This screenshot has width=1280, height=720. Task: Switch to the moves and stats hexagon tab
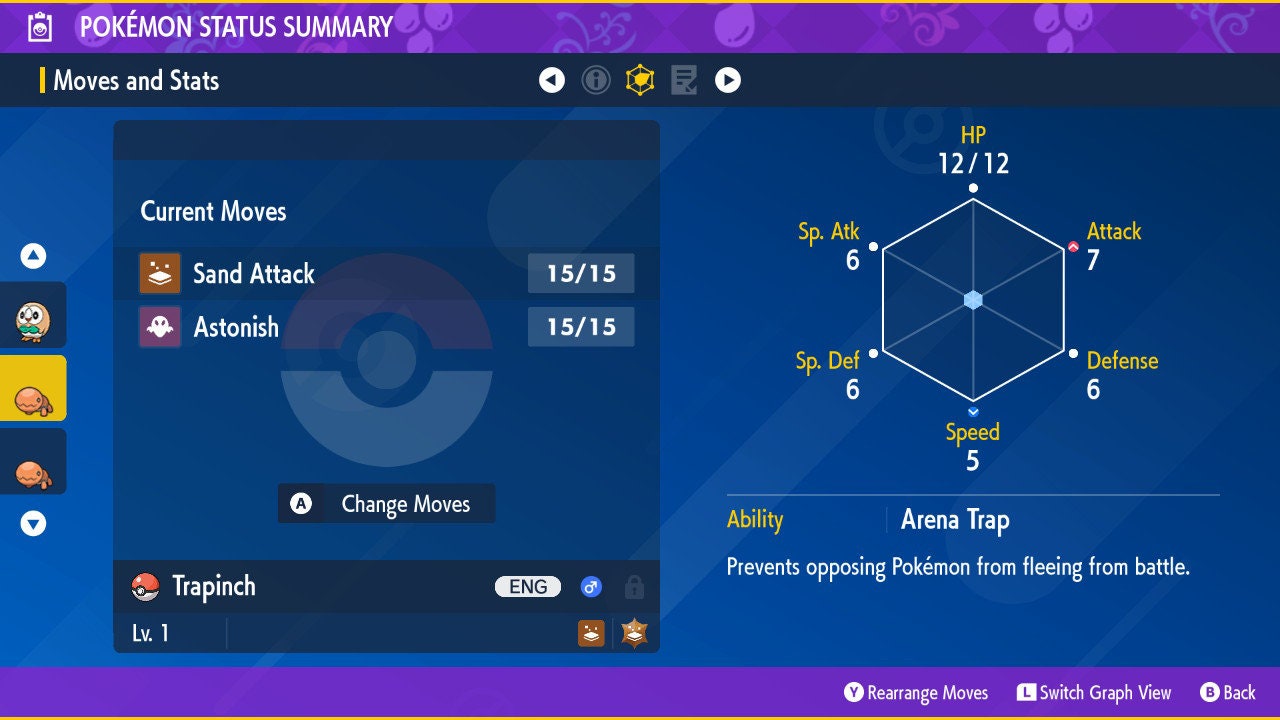point(640,80)
